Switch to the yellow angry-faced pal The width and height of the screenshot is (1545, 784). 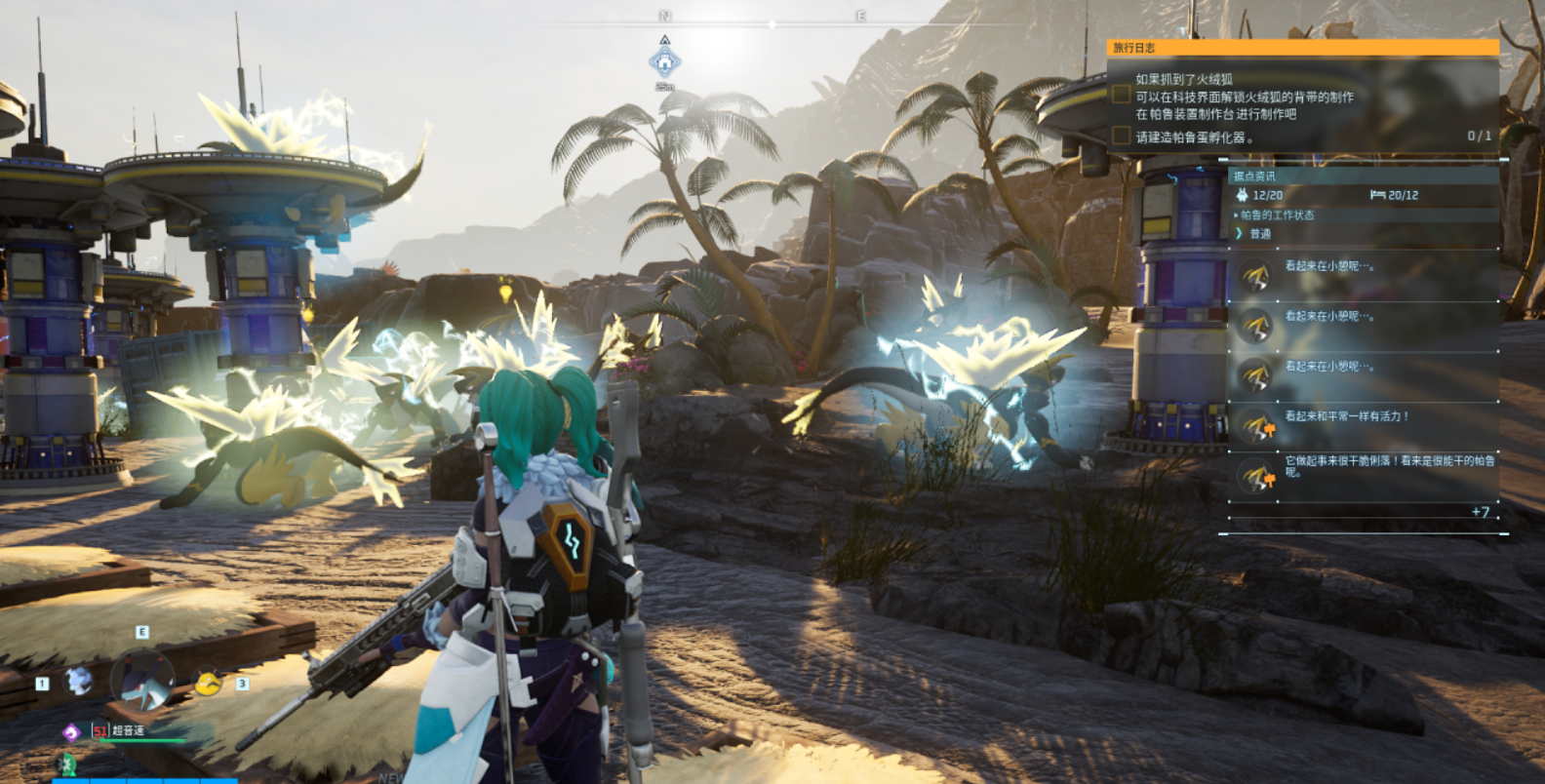click(x=208, y=682)
